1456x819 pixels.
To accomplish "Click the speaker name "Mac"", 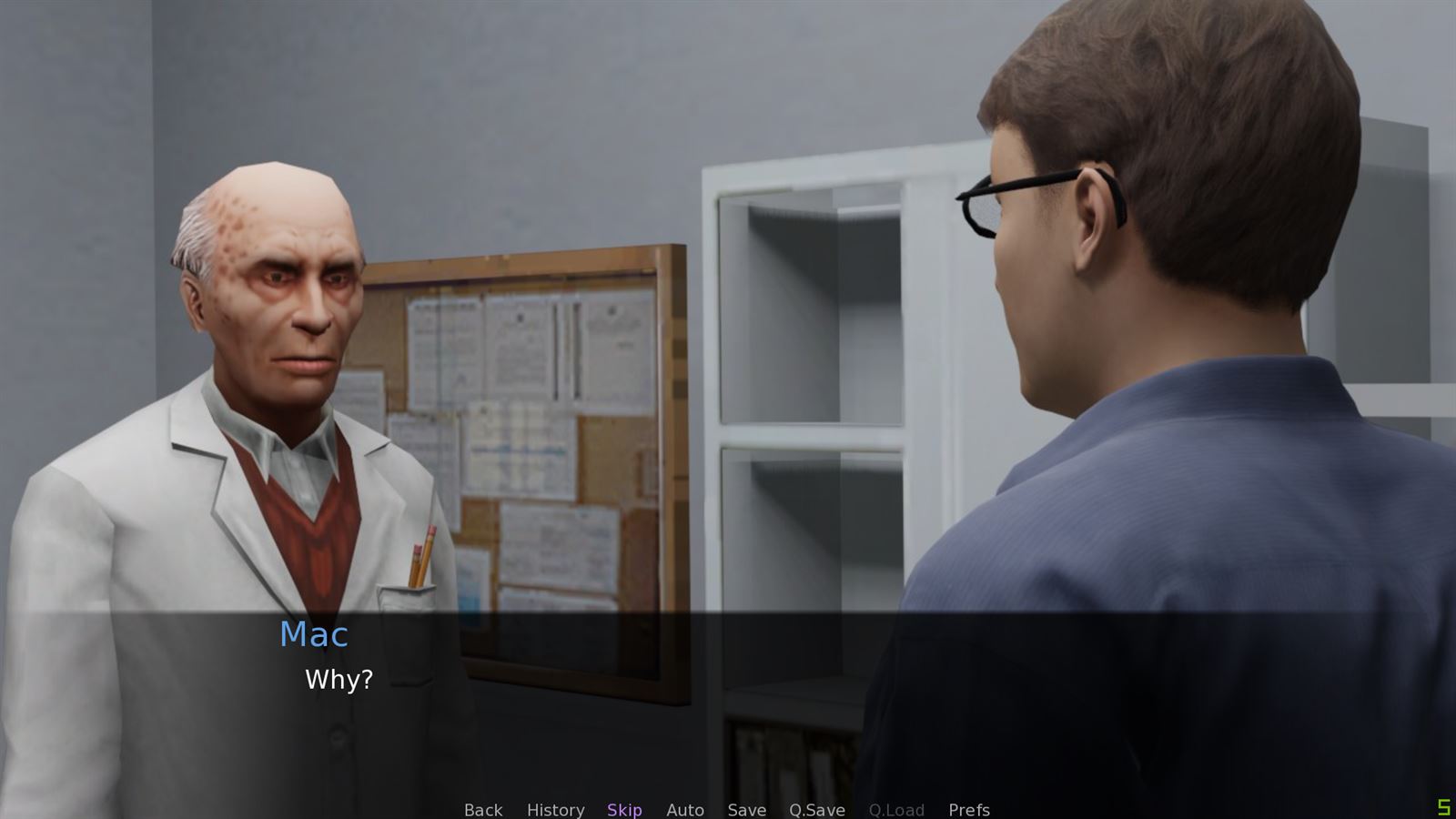I will (x=313, y=635).
